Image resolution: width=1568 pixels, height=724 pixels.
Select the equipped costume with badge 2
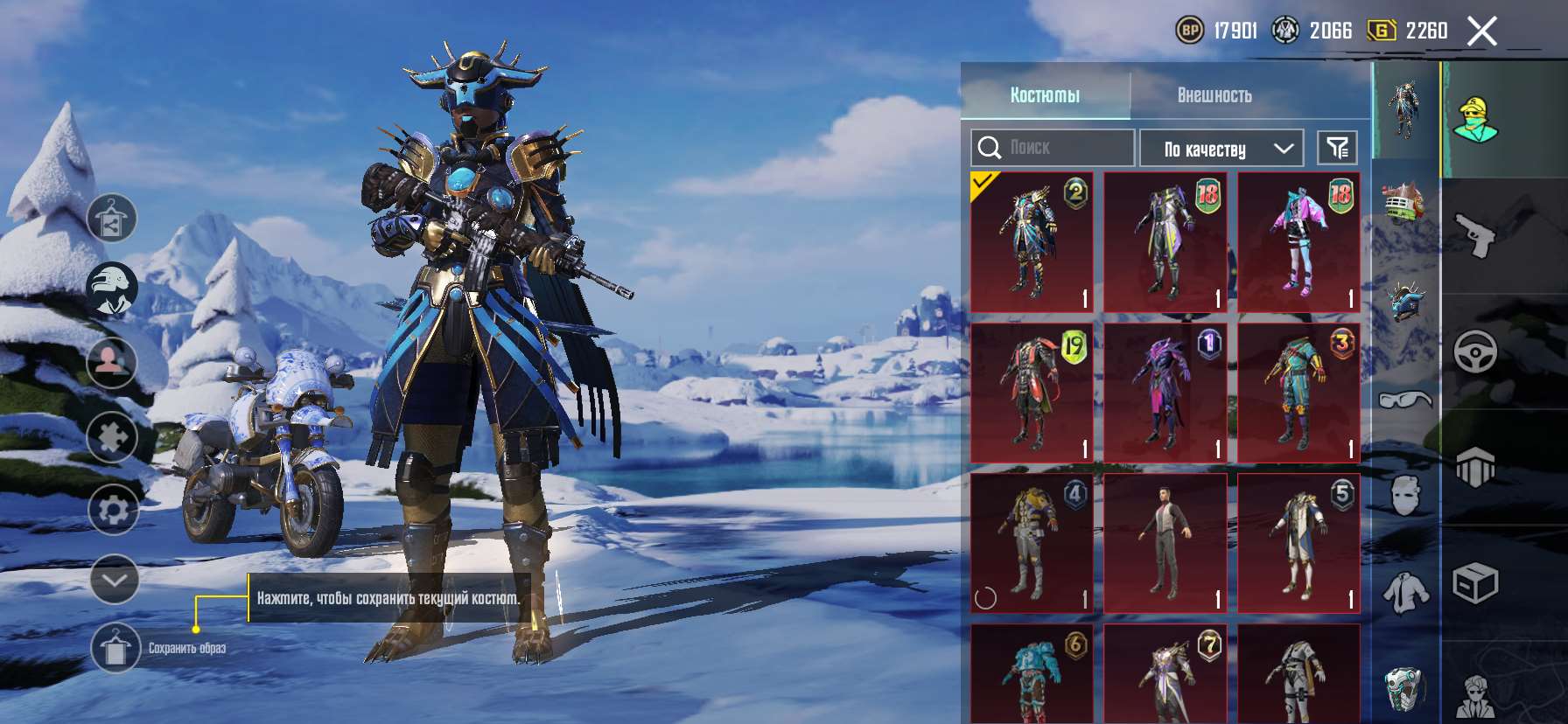coord(1032,242)
